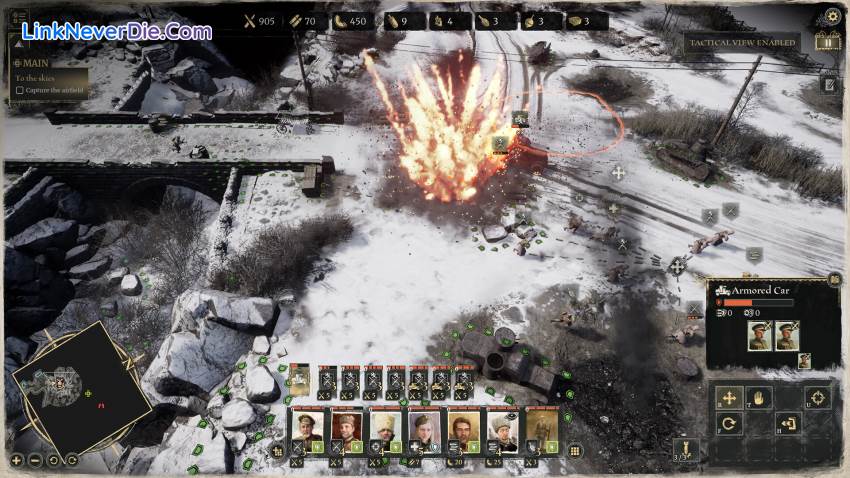This screenshot has height=478, width=850.
Task: Issue the Stop command hand icon
Action: (x=758, y=396)
